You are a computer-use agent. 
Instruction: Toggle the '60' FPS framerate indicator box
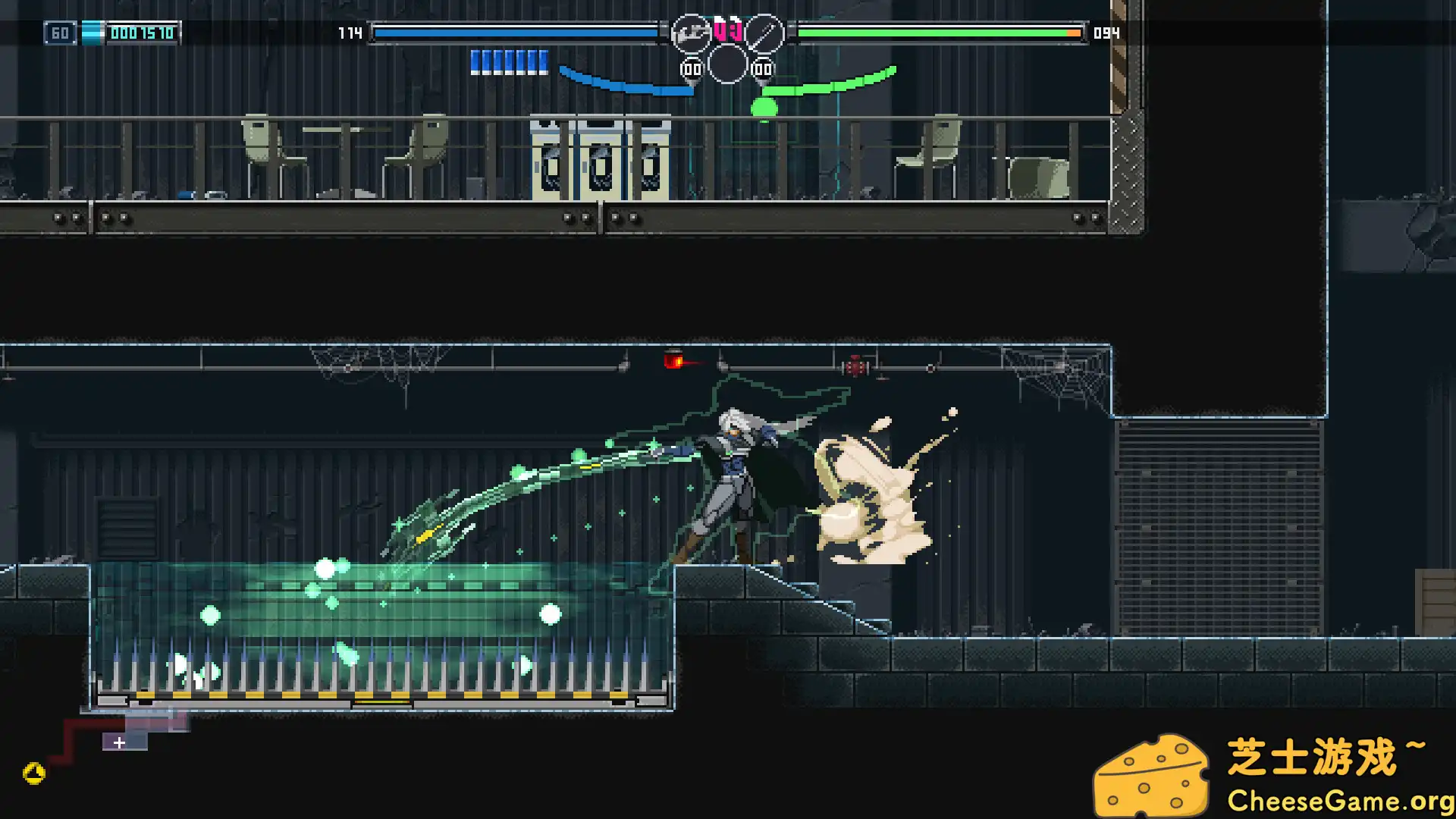[59, 33]
